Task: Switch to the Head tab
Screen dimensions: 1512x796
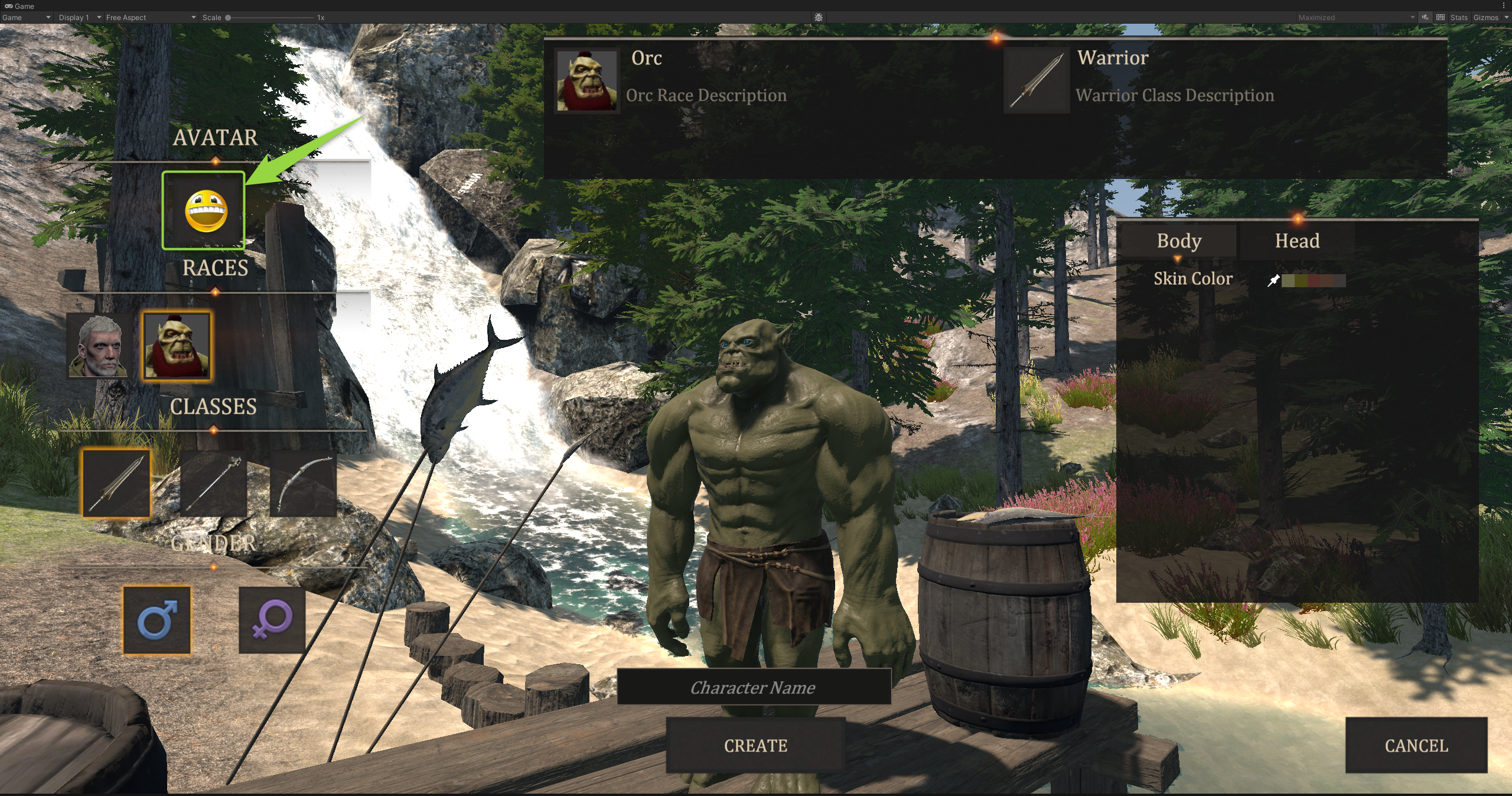Action: coord(1296,241)
